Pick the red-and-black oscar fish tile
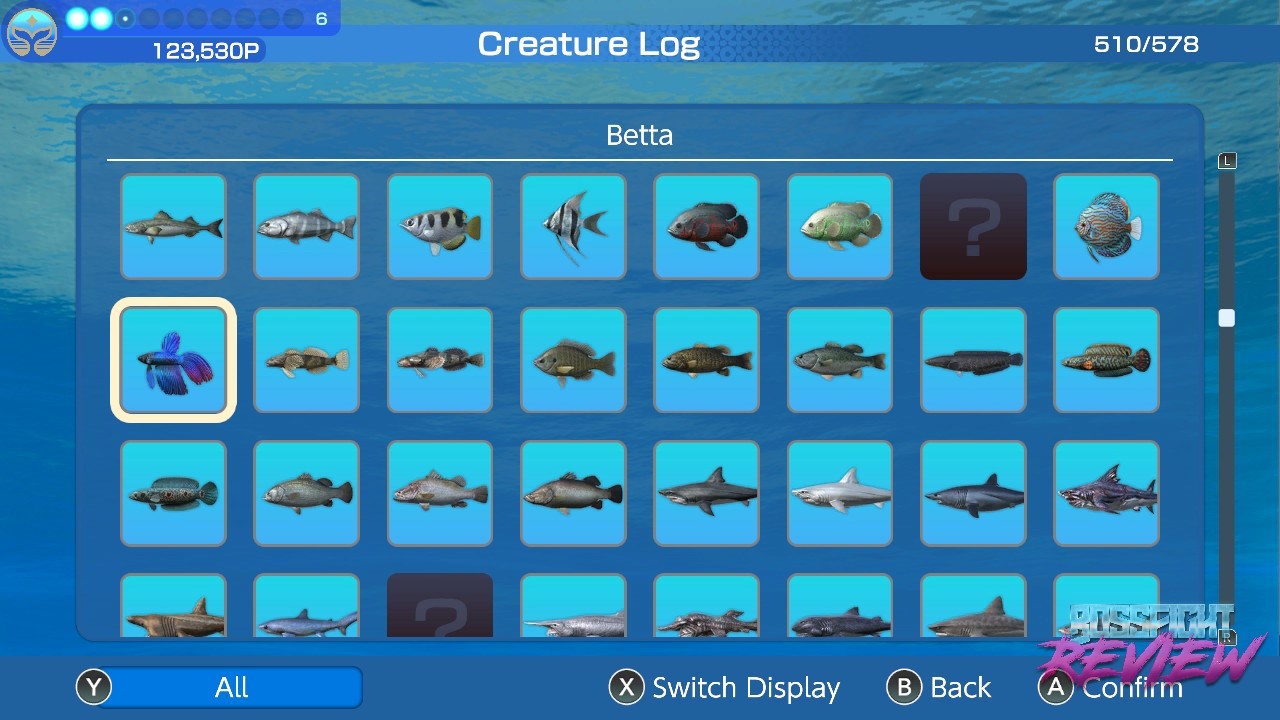This screenshot has width=1280, height=720. click(x=706, y=227)
